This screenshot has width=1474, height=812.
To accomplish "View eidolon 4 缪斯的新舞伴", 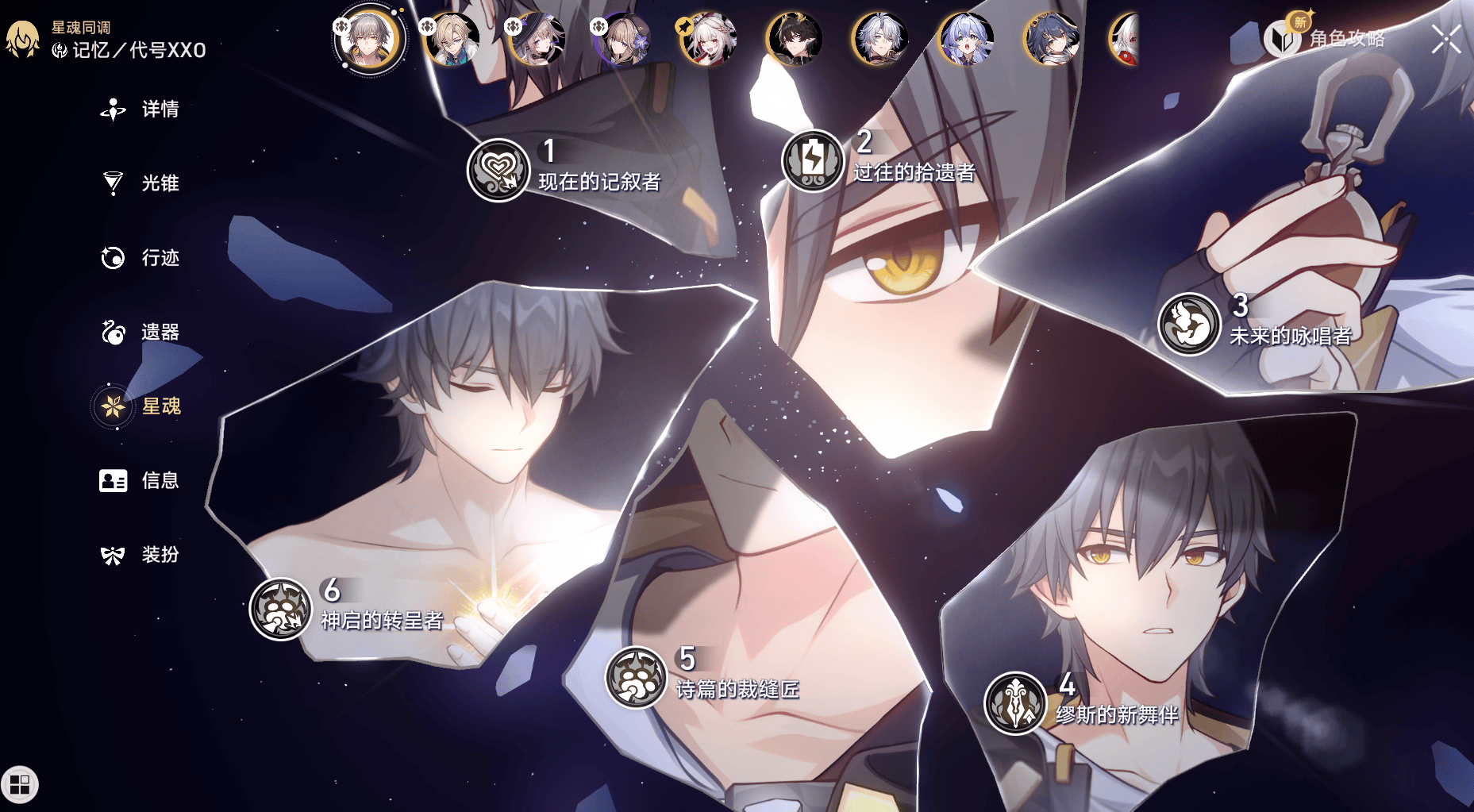I will click(1015, 702).
